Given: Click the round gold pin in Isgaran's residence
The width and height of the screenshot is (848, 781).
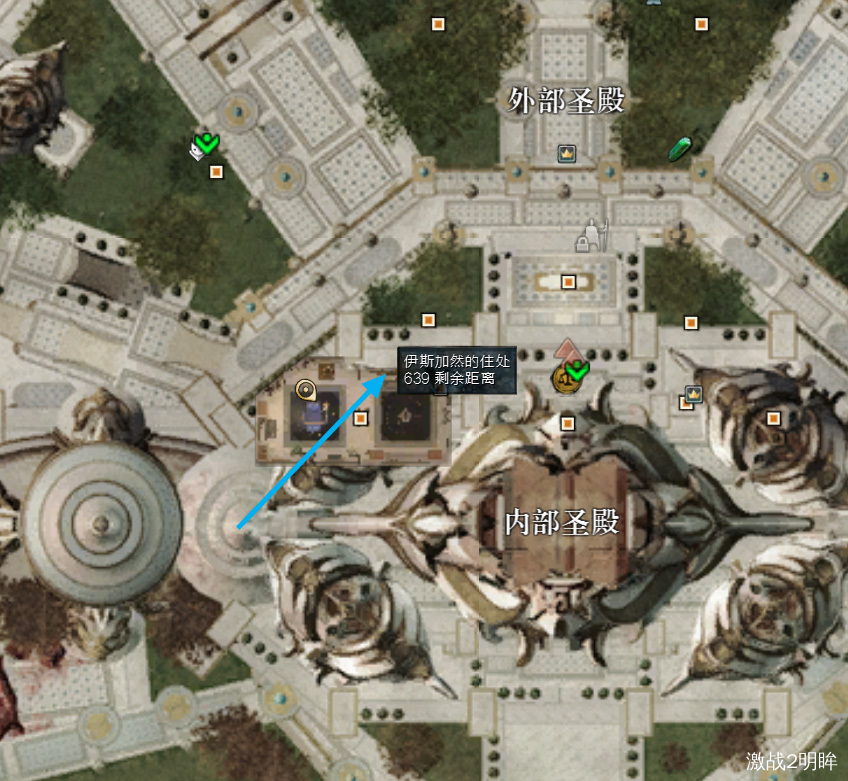Looking at the screenshot, I should pos(307,390).
